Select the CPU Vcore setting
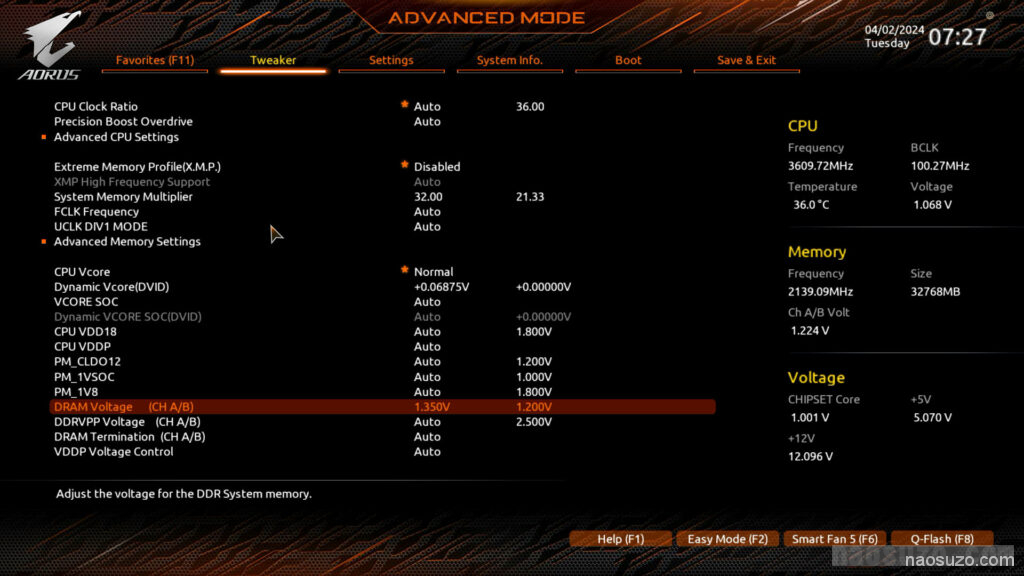The width and height of the screenshot is (1024, 576). (82, 272)
